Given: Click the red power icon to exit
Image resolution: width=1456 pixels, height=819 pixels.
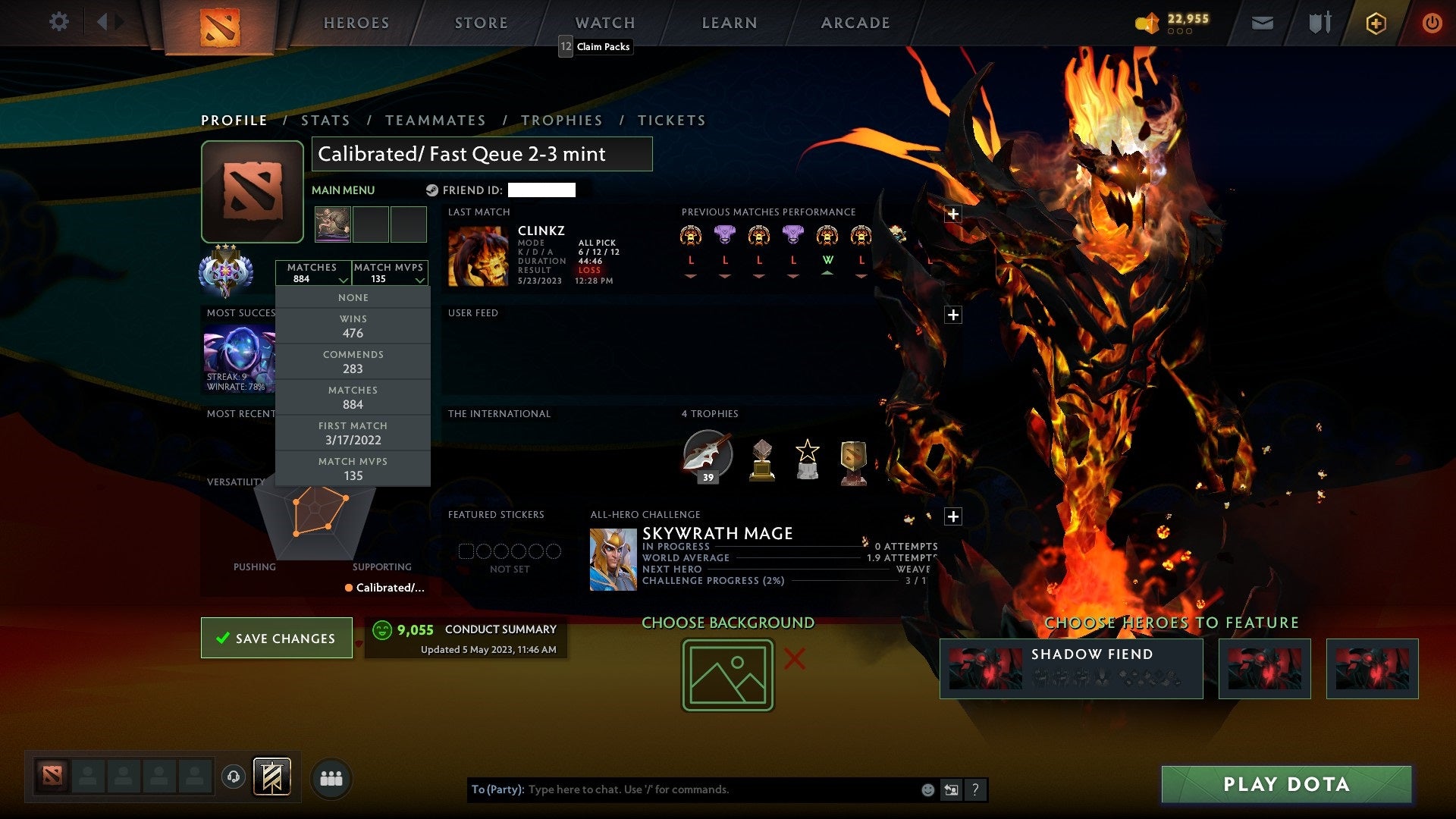Looking at the screenshot, I should click(x=1432, y=23).
